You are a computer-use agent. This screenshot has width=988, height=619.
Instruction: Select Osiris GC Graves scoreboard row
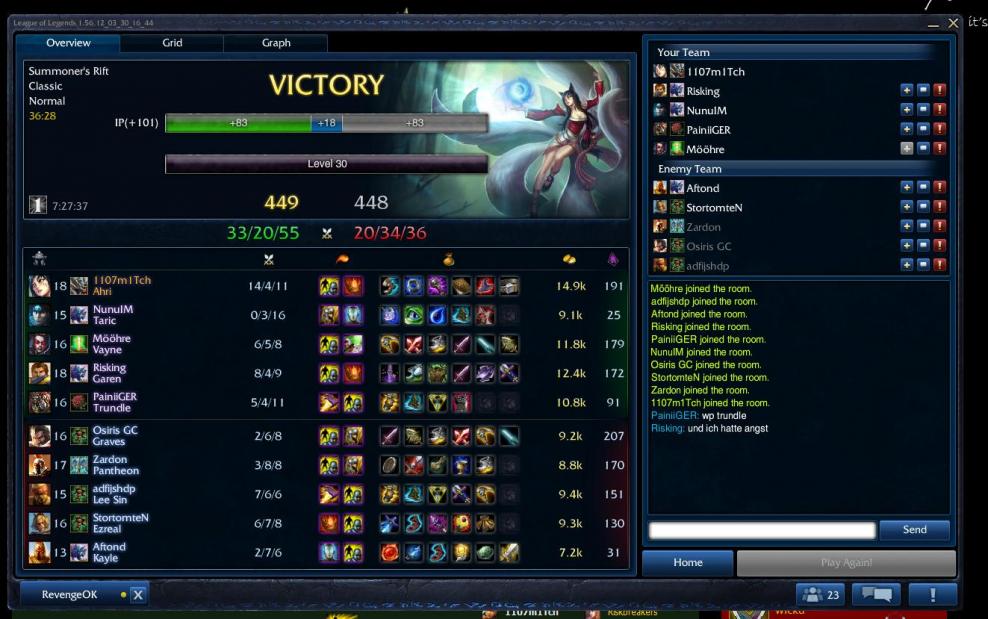pos(325,436)
